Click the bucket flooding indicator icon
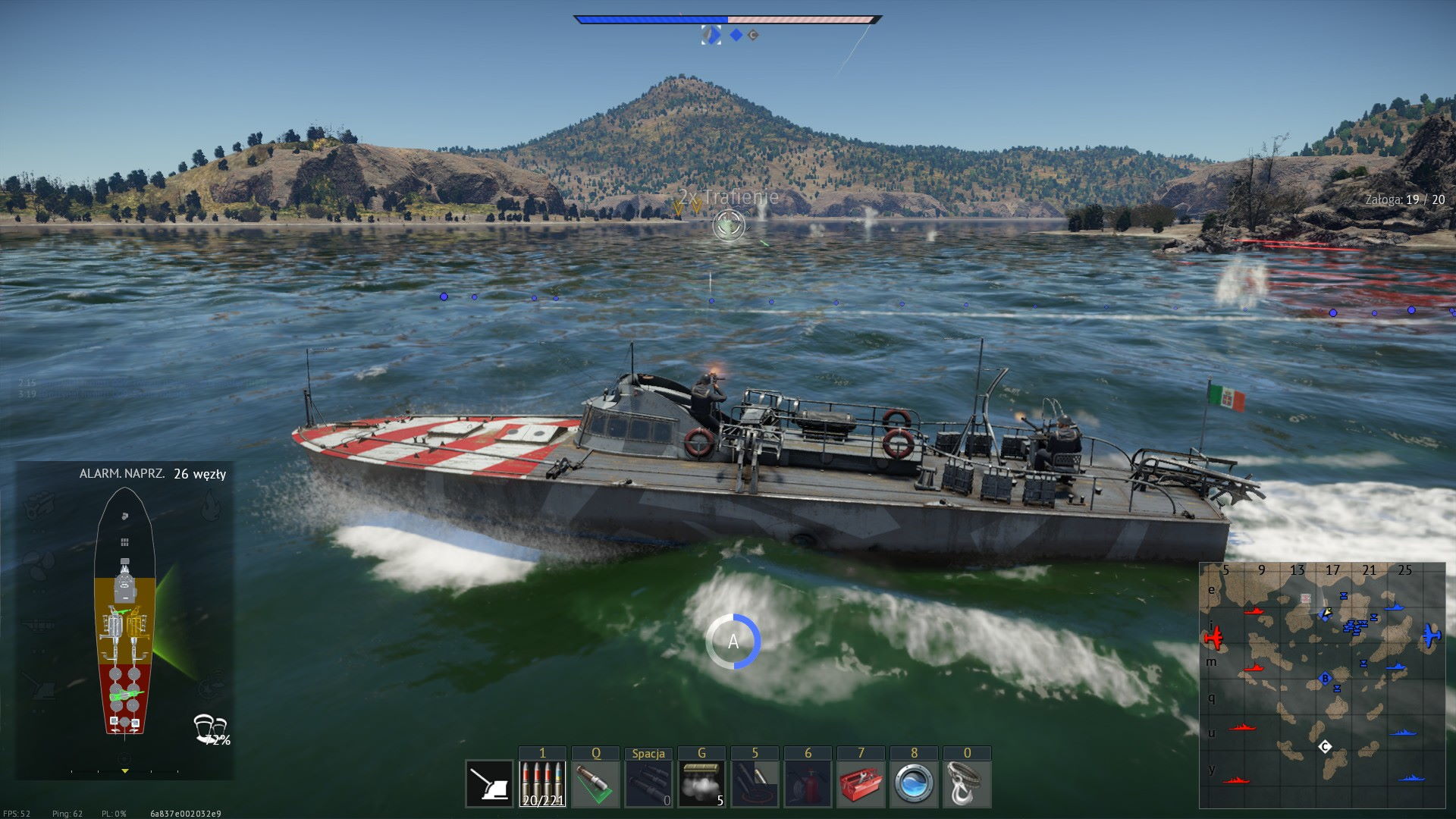1456x819 pixels. click(x=210, y=728)
